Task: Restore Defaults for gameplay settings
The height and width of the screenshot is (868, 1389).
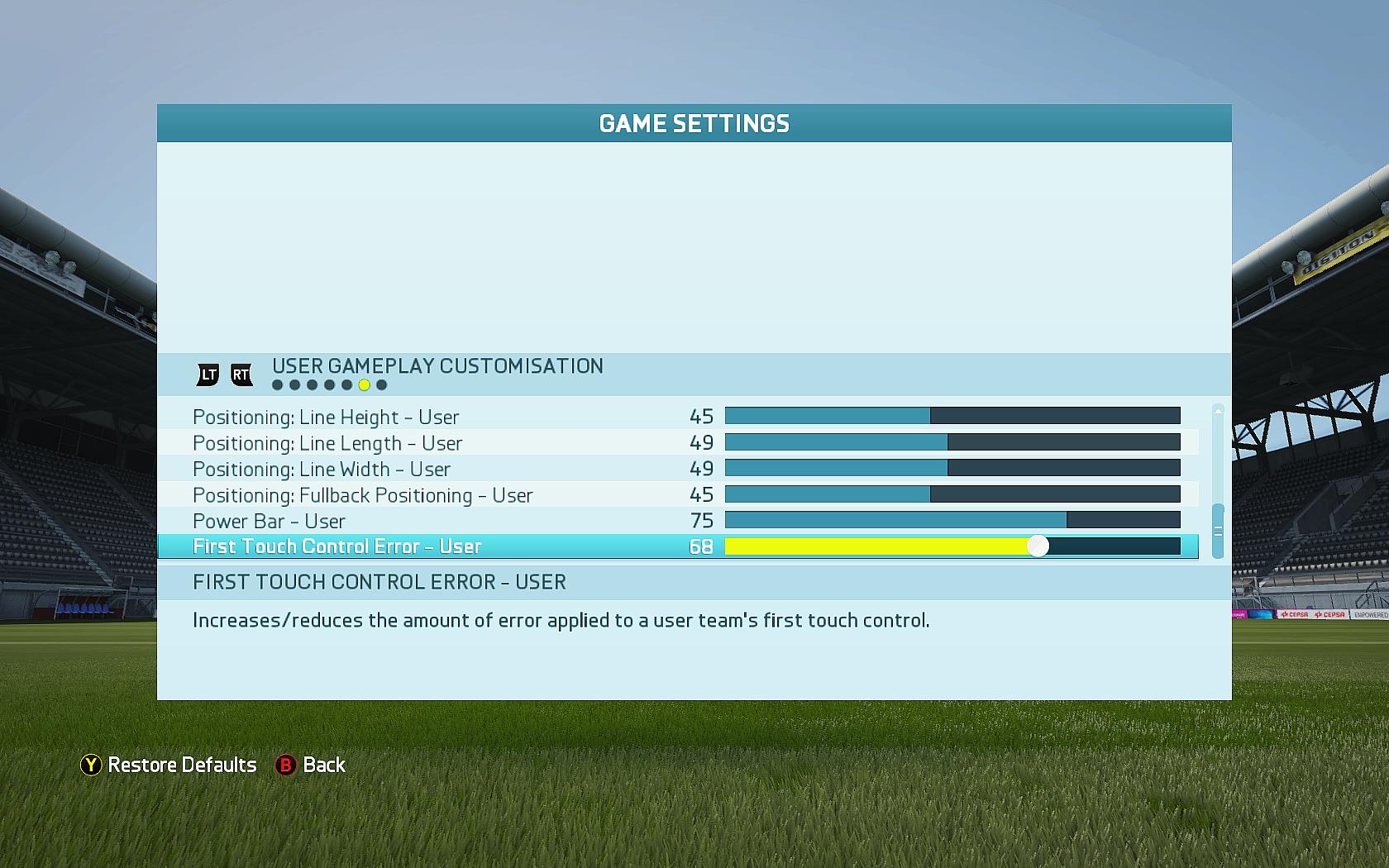Action: [x=169, y=765]
